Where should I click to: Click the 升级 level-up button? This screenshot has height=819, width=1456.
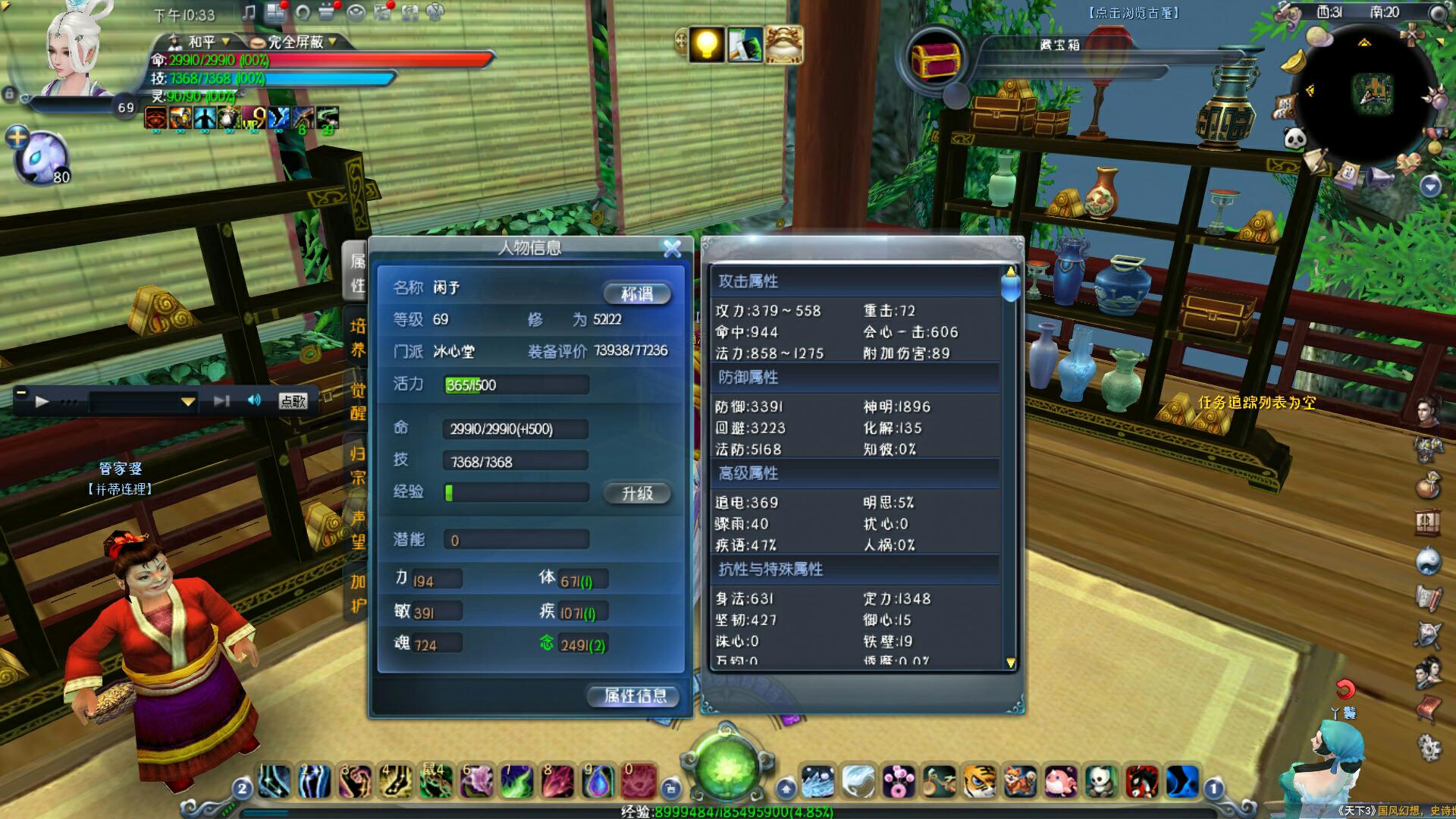coord(637,494)
